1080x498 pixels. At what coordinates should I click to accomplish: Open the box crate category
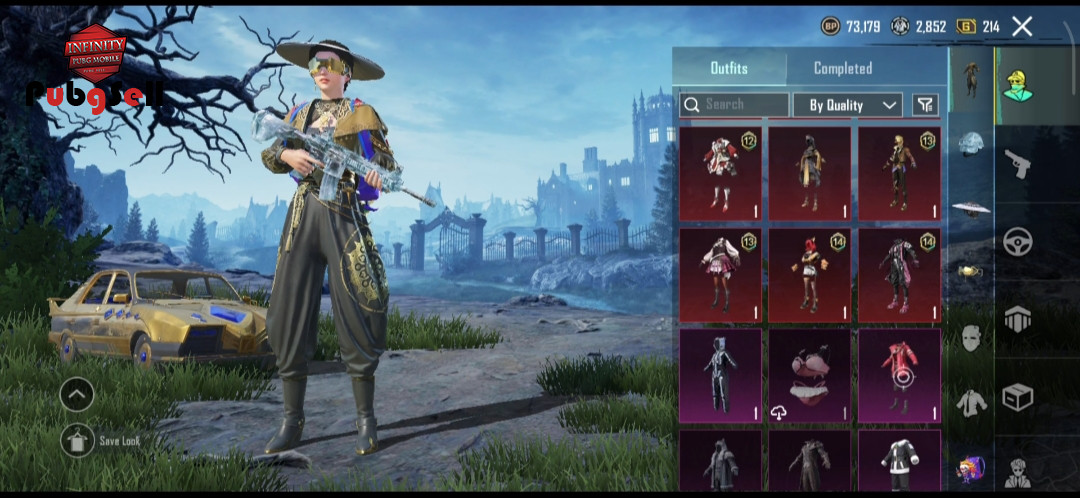1017,398
